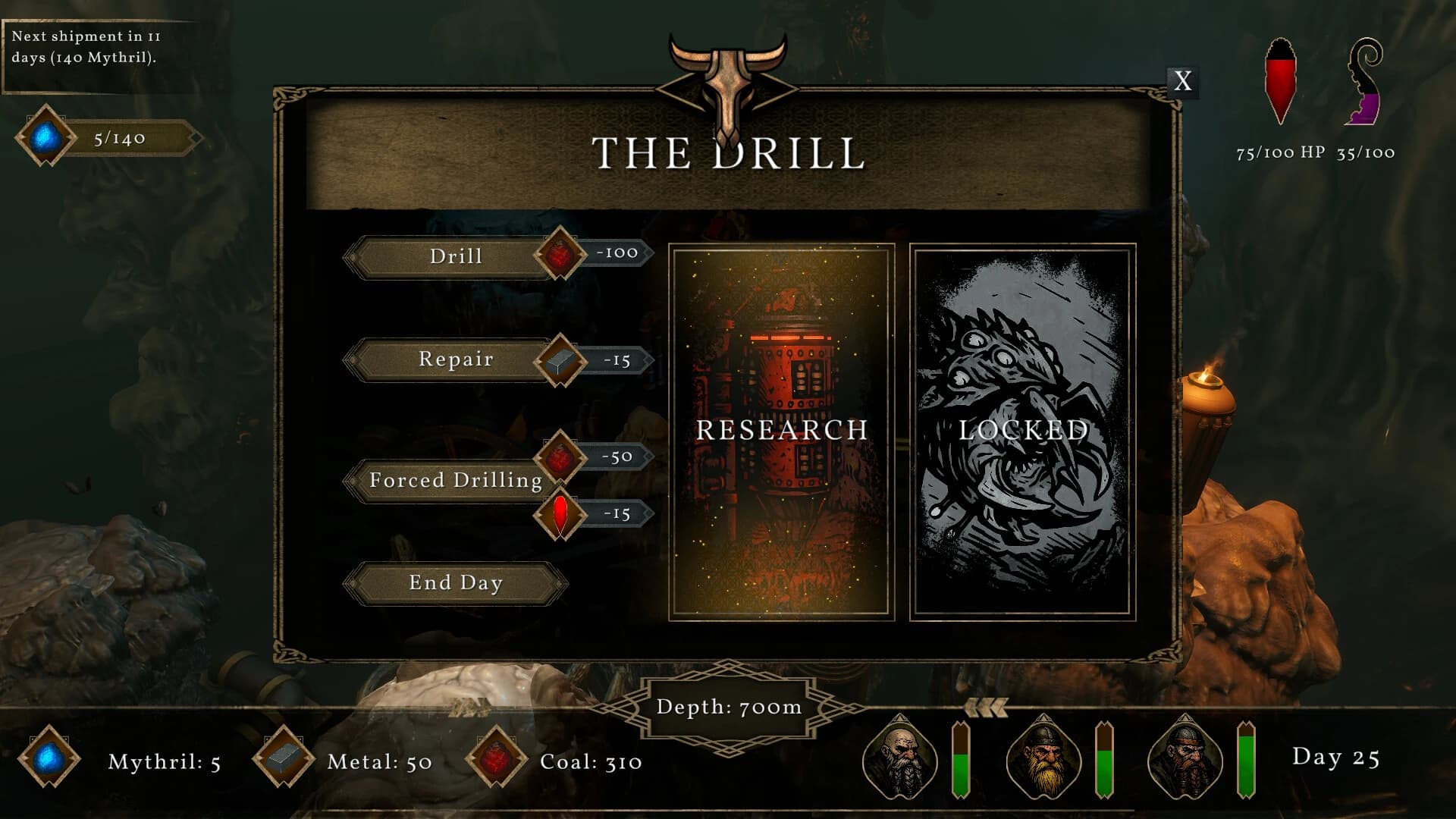Select the metal ingot icon next to Repair
Image resolution: width=1456 pixels, height=819 pixels.
(x=562, y=360)
